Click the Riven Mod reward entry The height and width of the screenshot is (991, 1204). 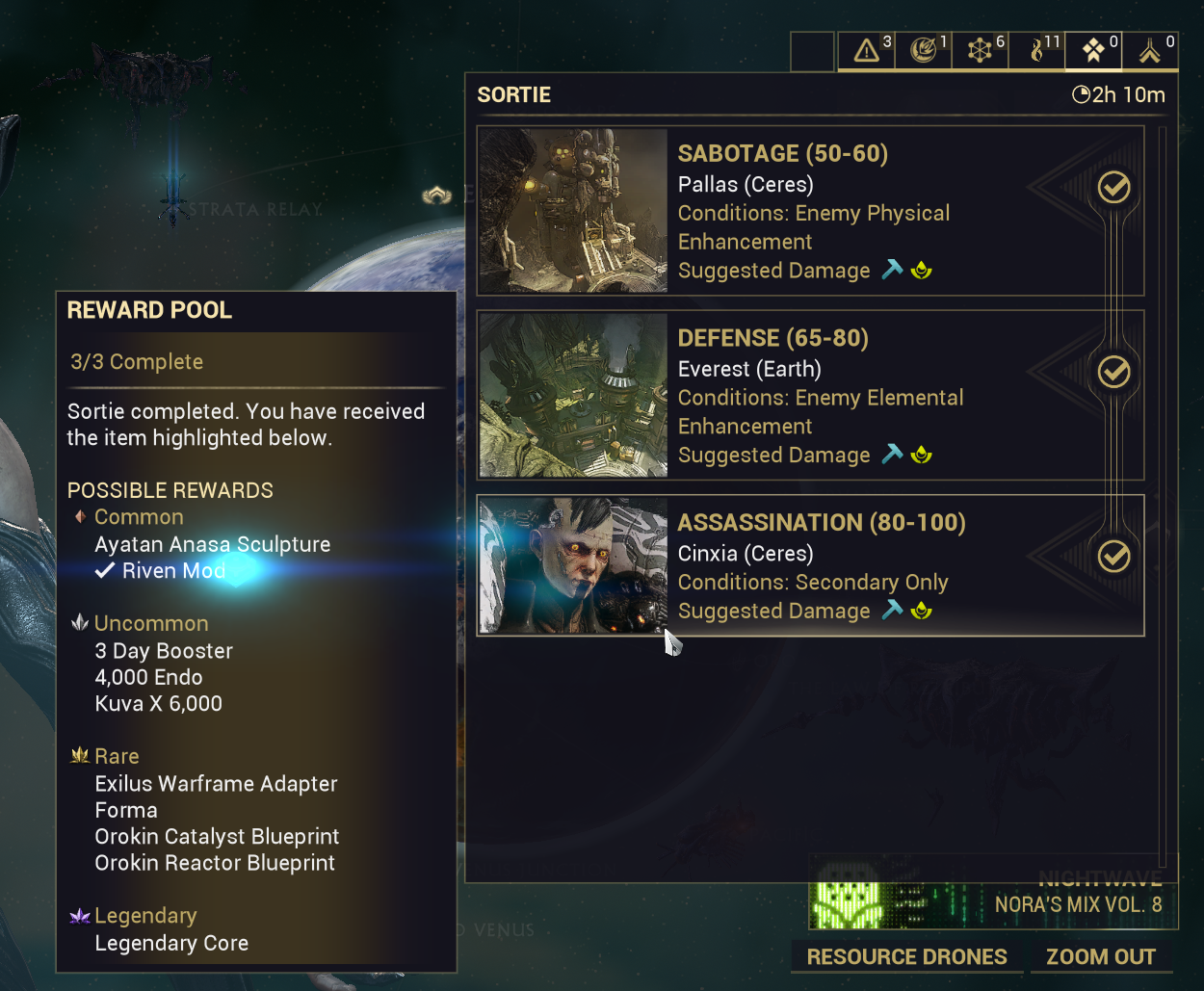(173, 571)
